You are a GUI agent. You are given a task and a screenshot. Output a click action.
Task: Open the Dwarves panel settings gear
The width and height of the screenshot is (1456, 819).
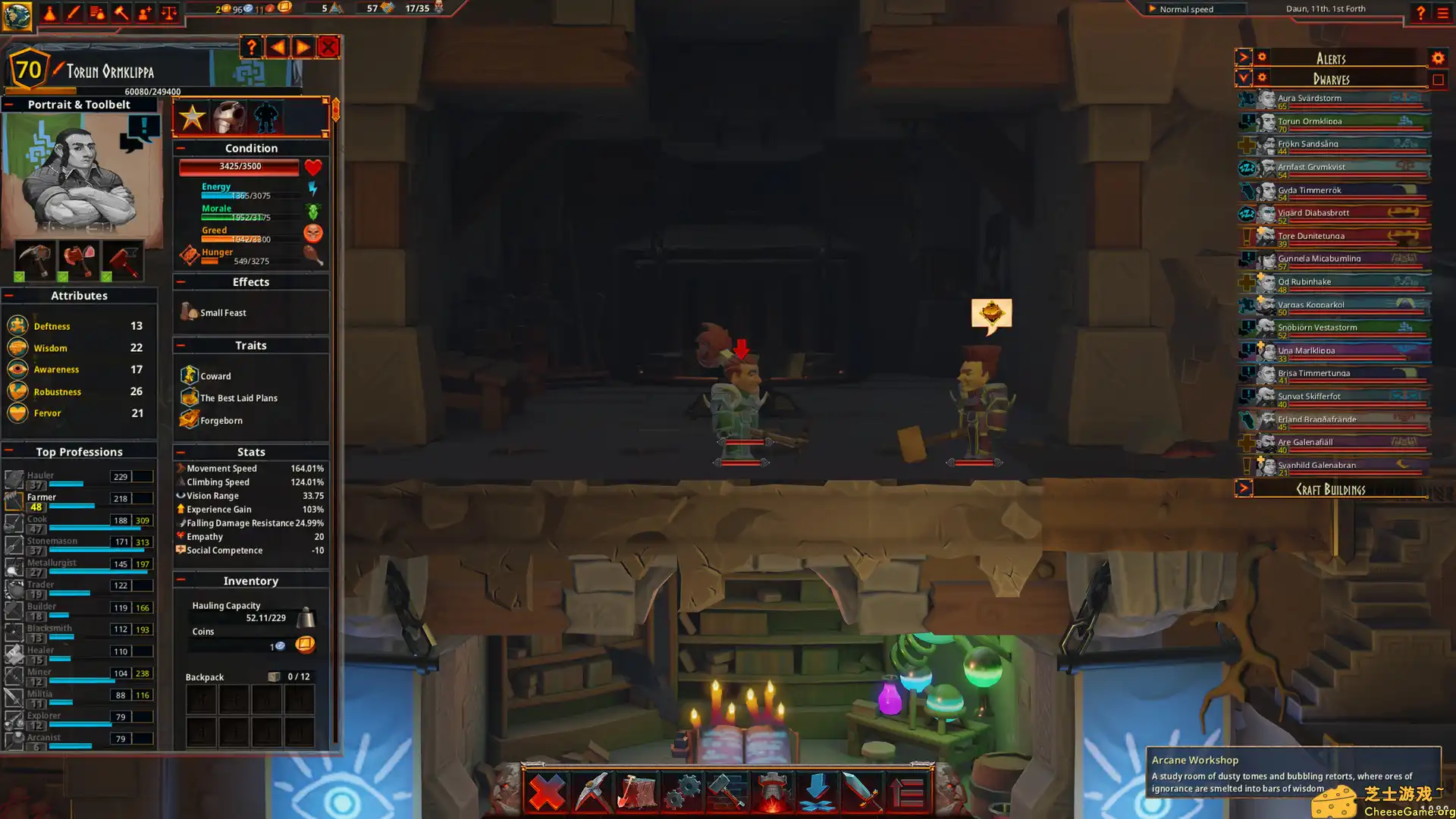tap(1261, 78)
